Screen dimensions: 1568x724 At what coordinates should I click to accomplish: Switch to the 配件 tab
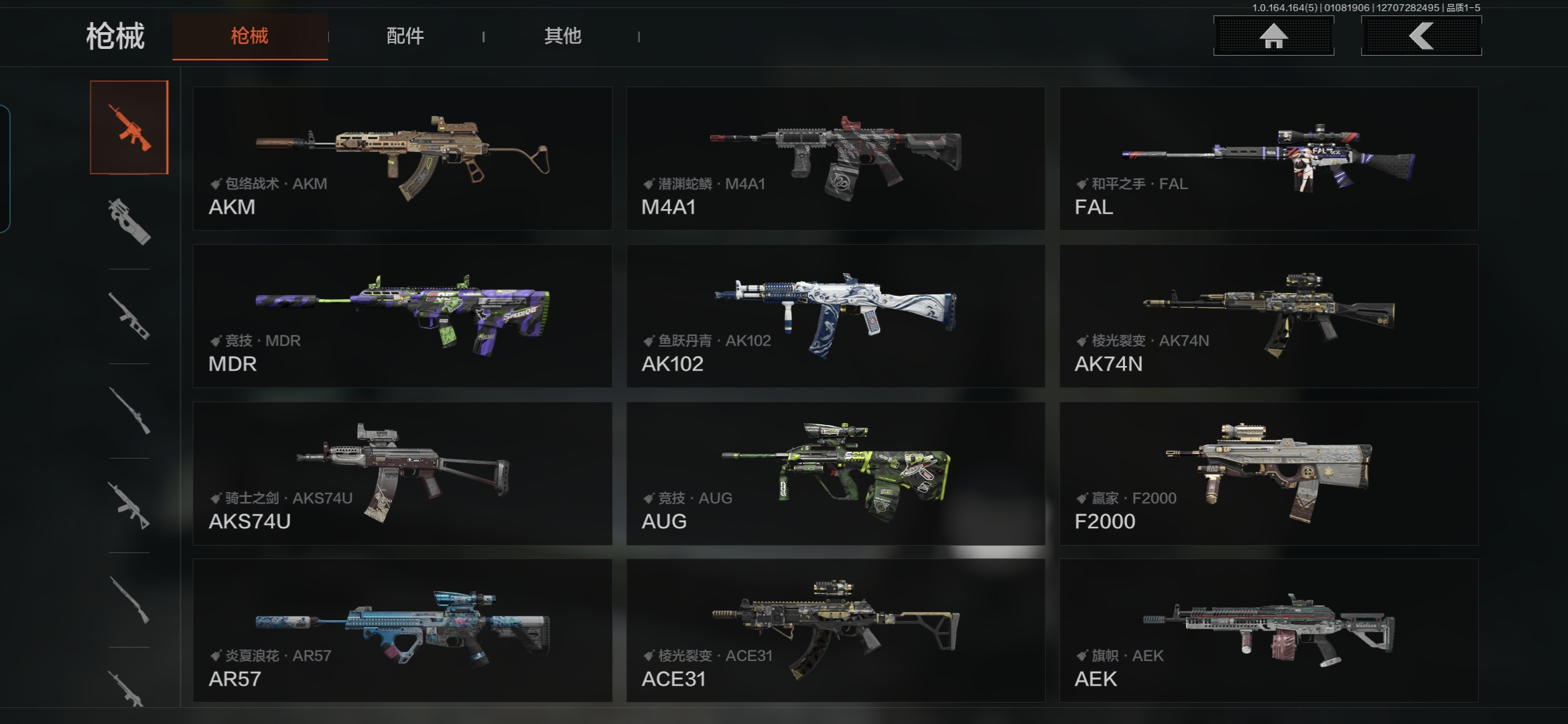point(405,36)
